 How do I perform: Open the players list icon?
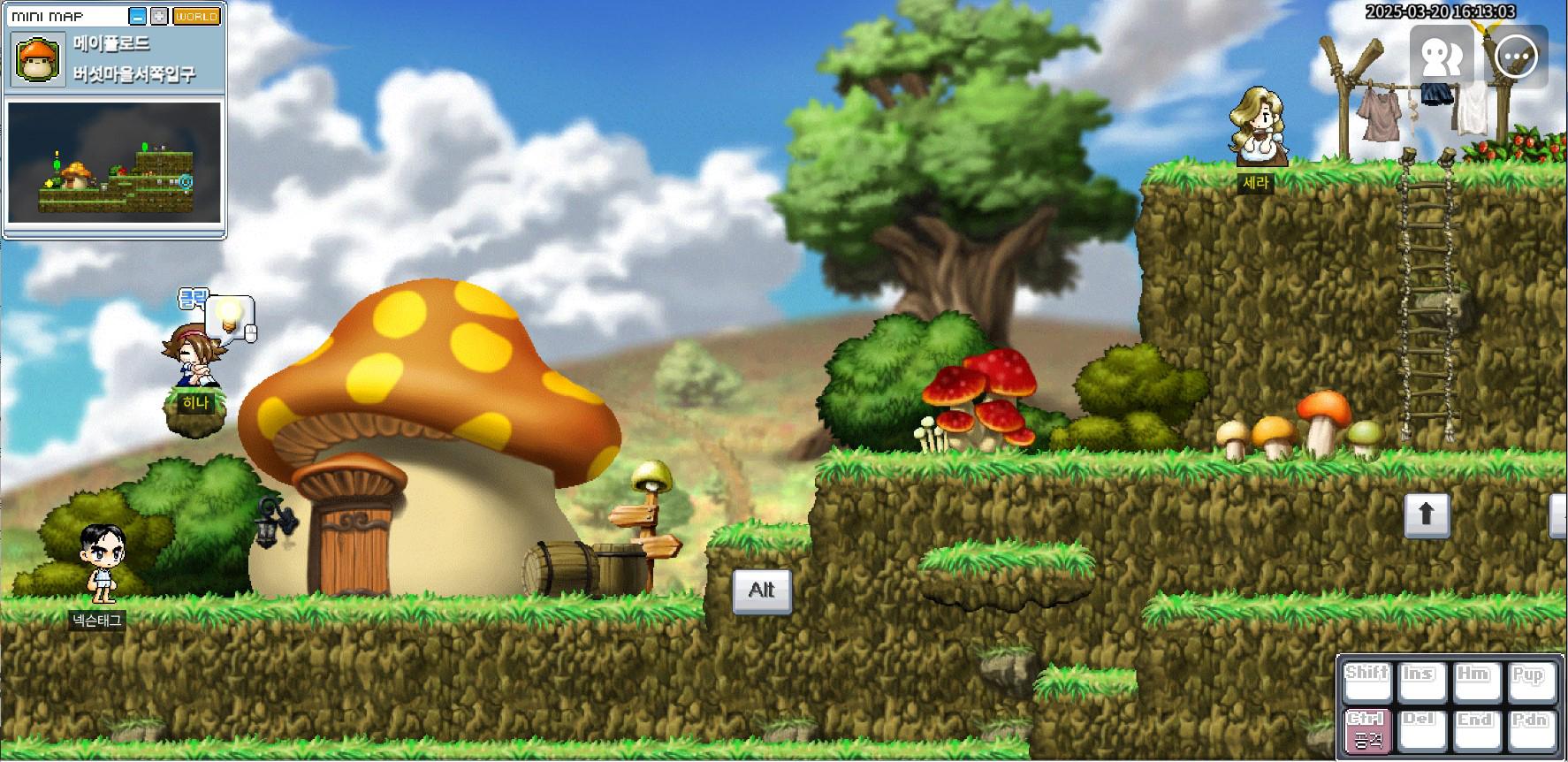click(x=1441, y=56)
